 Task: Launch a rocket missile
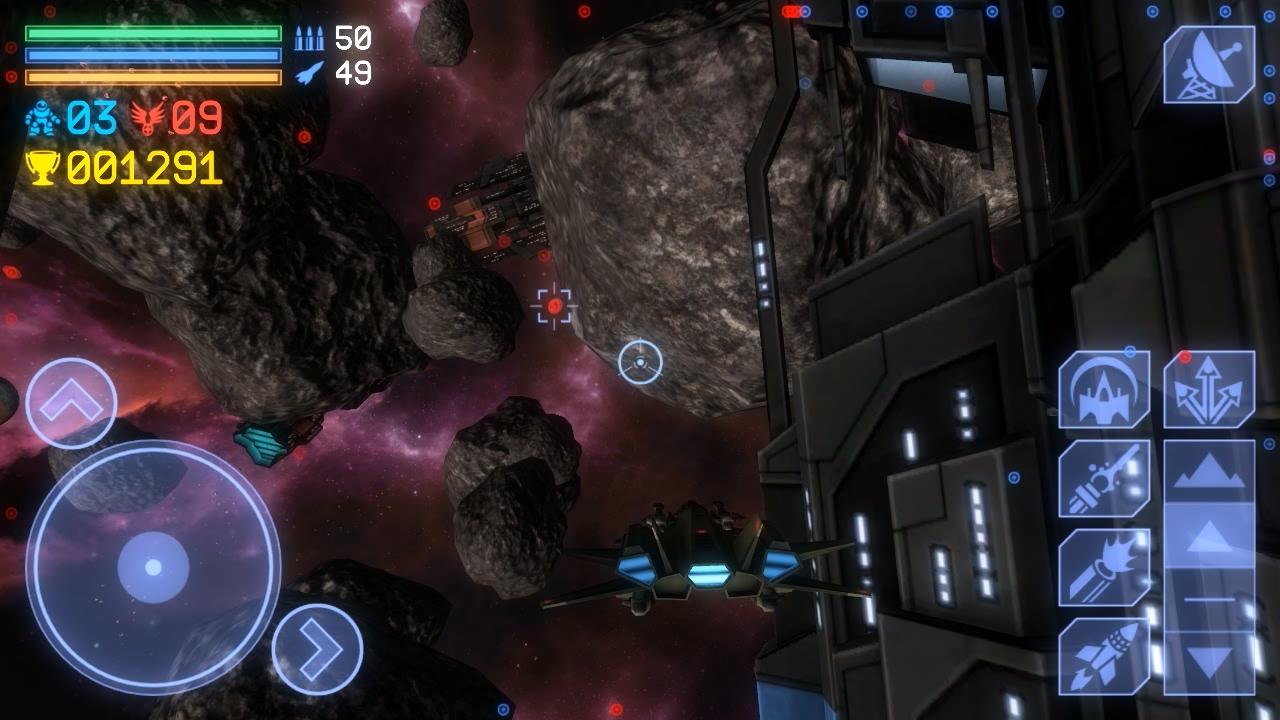[1104, 655]
